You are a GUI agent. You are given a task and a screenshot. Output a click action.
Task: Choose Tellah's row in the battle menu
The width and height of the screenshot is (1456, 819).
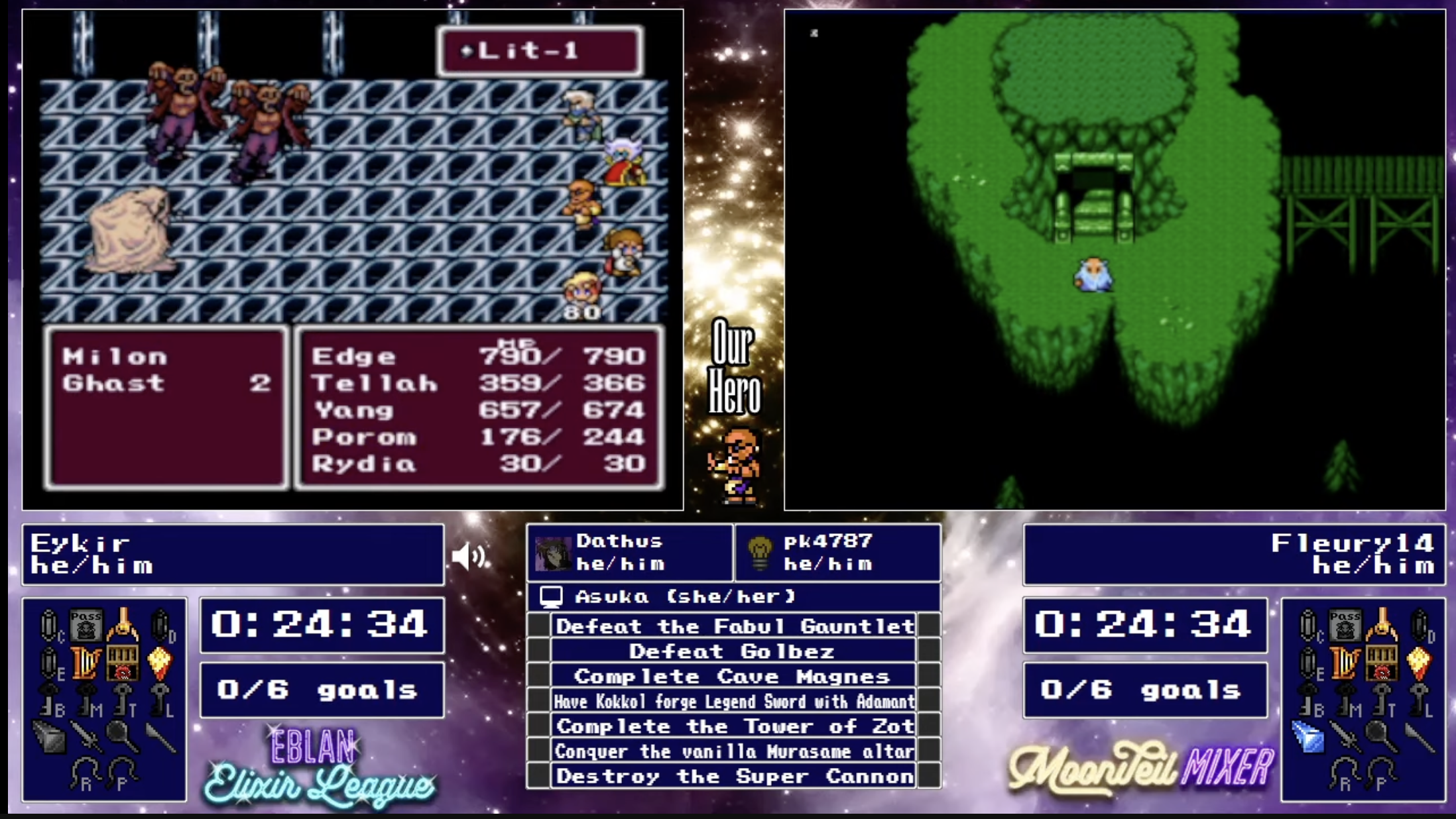[x=375, y=384]
